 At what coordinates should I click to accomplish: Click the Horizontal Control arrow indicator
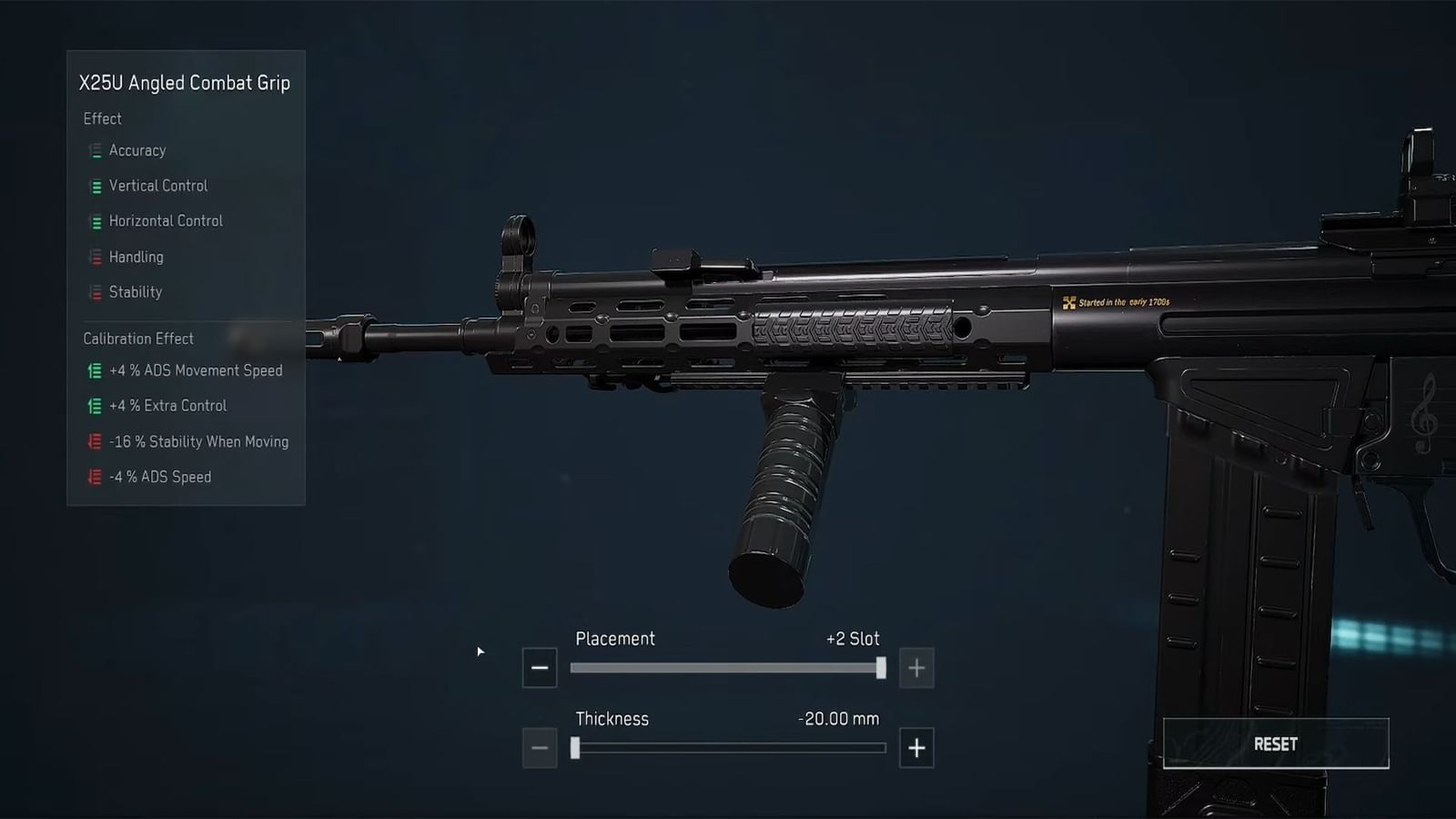pos(95,221)
